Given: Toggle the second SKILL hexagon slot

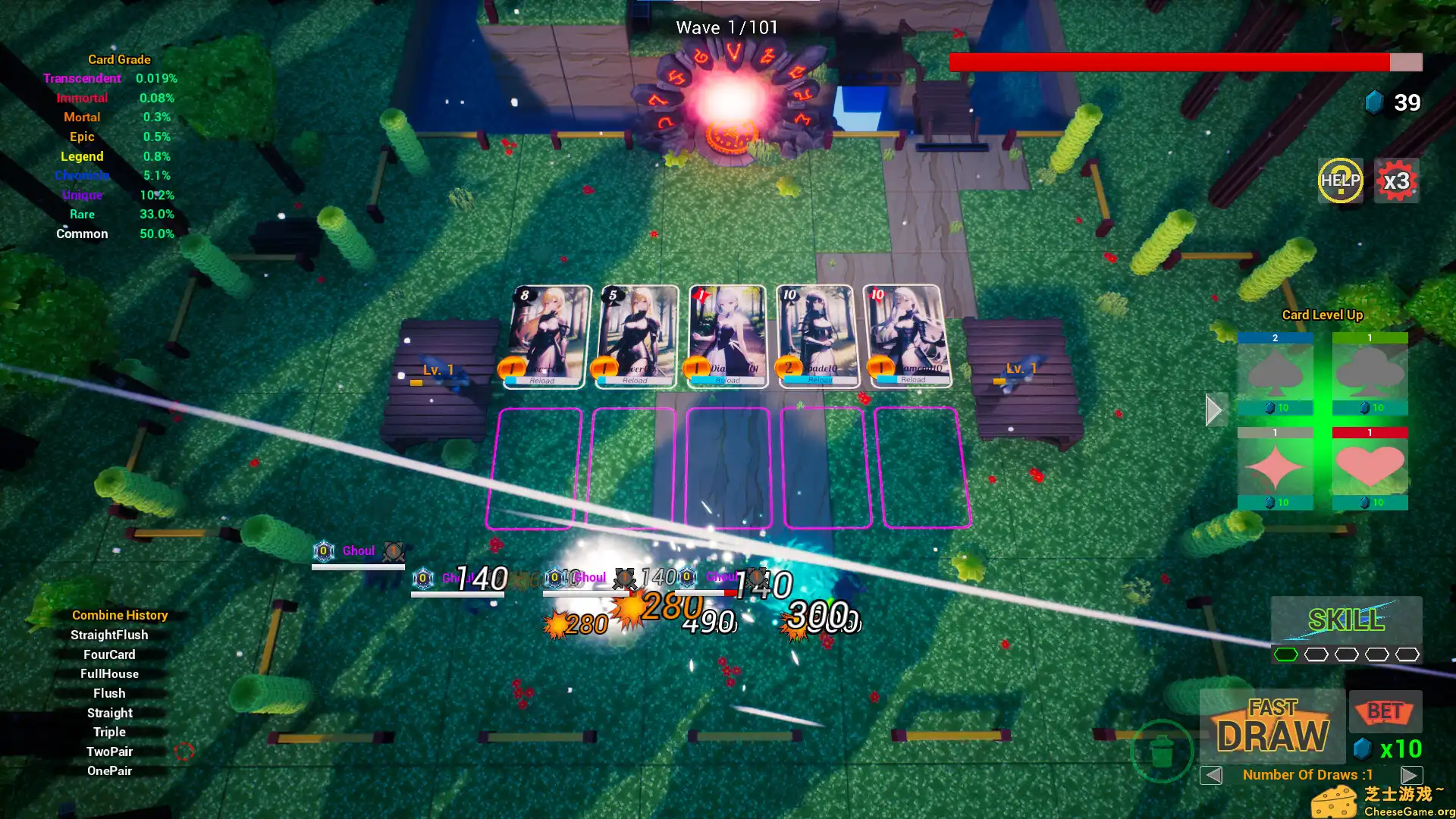Looking at the screenshot, I should click(1315, 653).
